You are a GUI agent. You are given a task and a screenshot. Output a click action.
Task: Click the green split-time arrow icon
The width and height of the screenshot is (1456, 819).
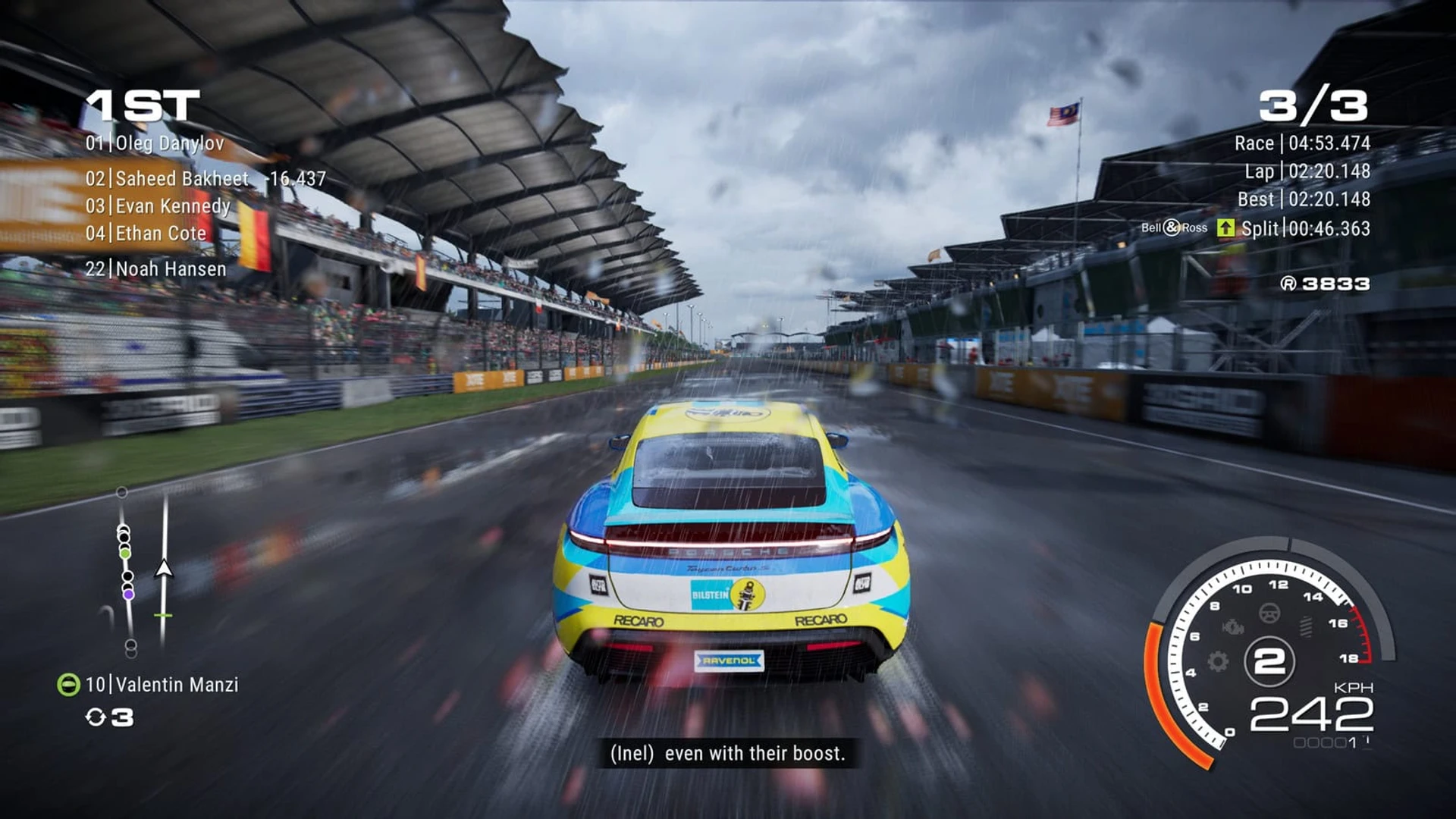1225,228
